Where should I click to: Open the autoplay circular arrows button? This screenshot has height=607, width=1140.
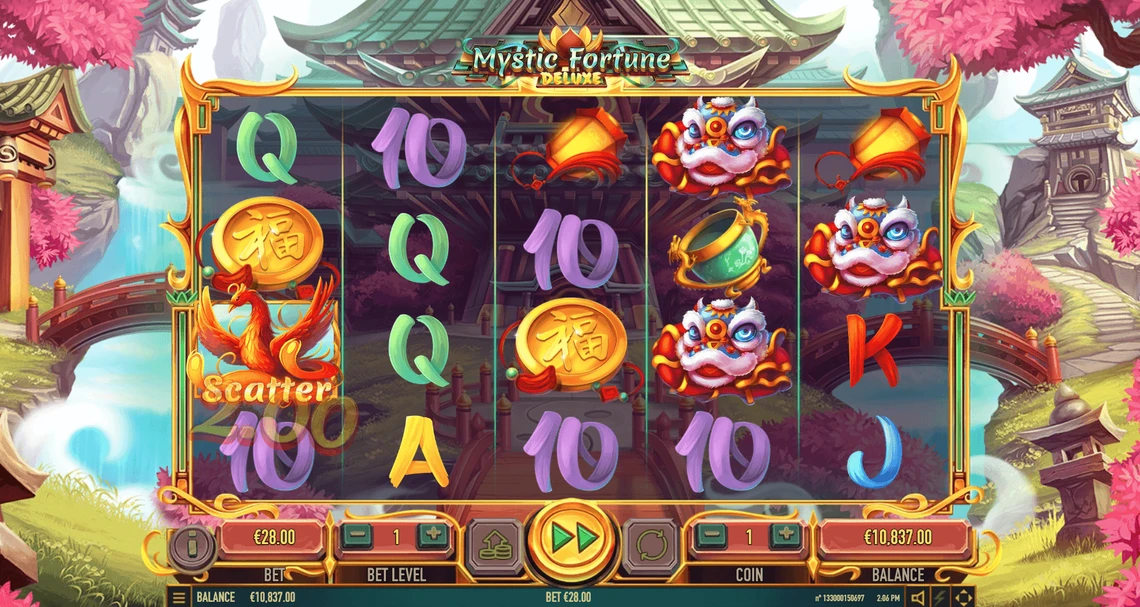click(650, 546)
